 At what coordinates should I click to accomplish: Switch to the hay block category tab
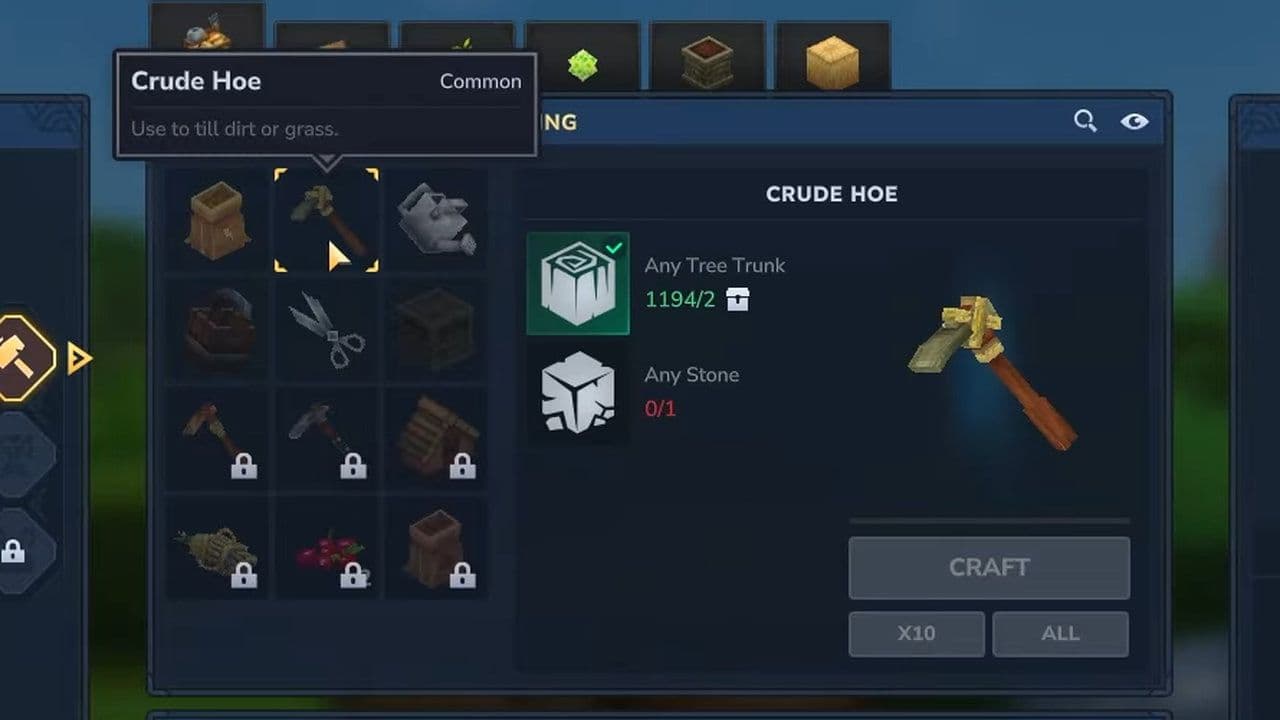[833, 62]
